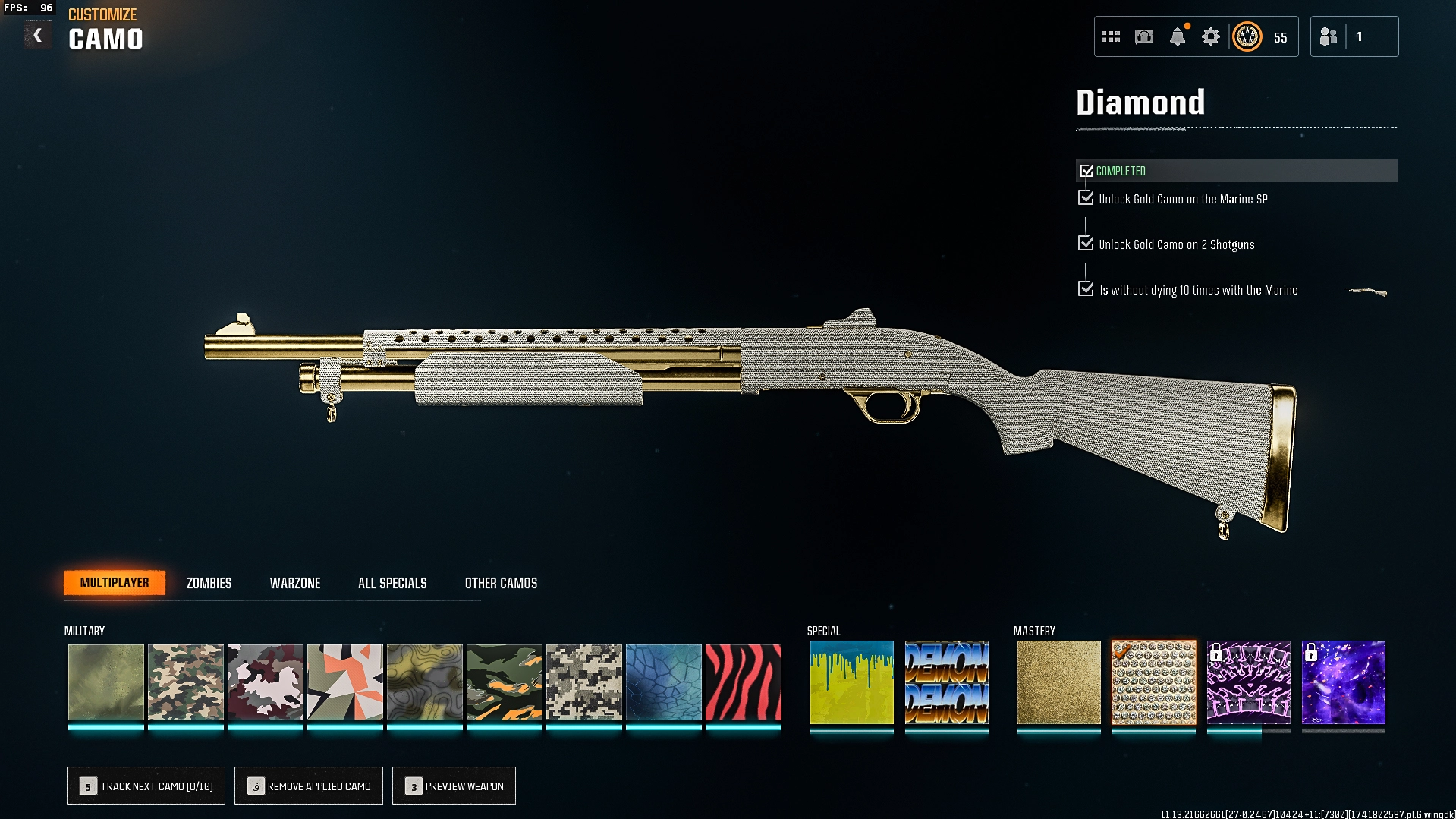Viewport: 1456px width, 819px height.
Task: Switch to the Zombies camo tab
Action: coord(209,583)
